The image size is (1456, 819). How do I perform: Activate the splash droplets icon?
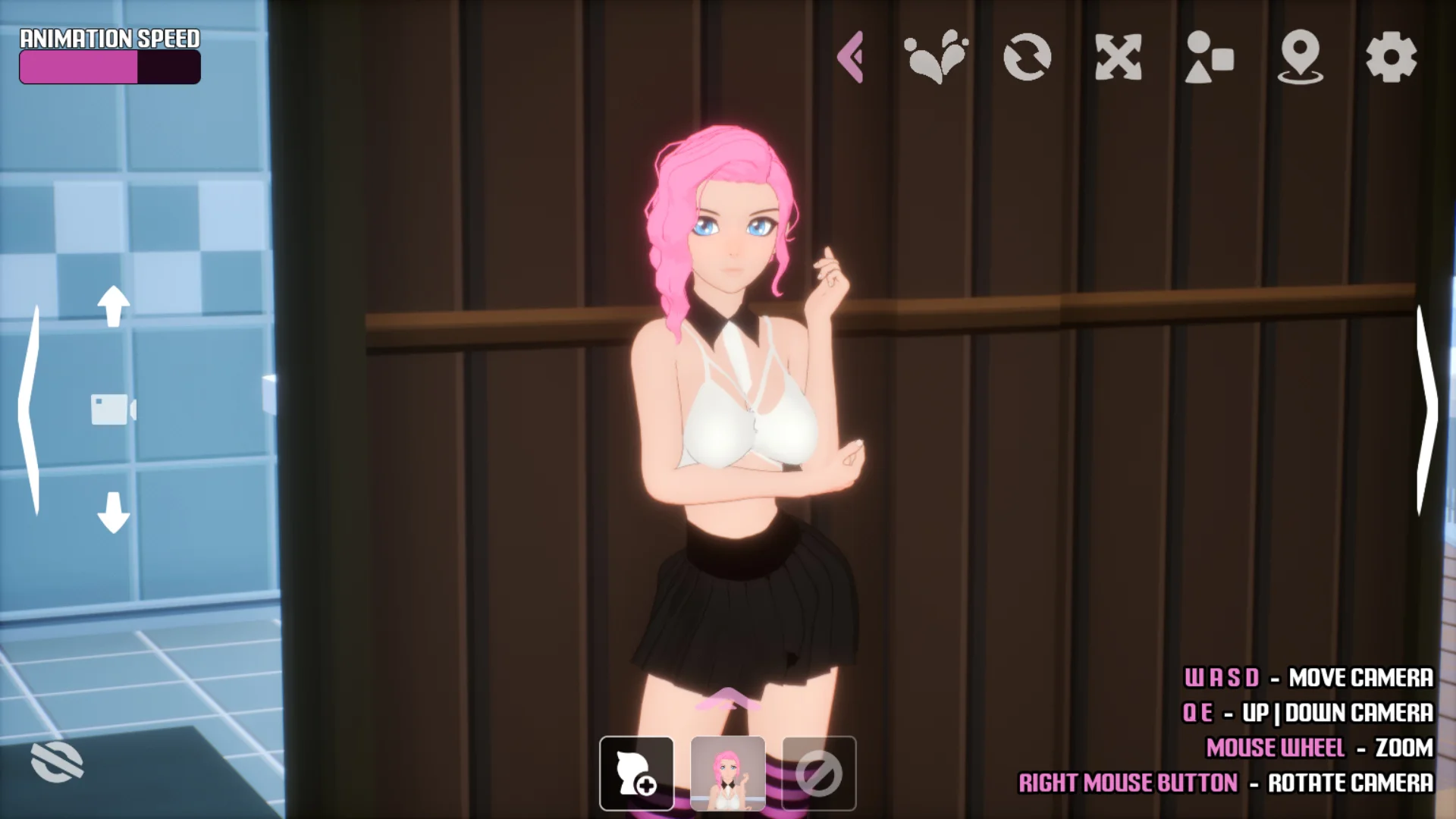click(x=936, y=57)
